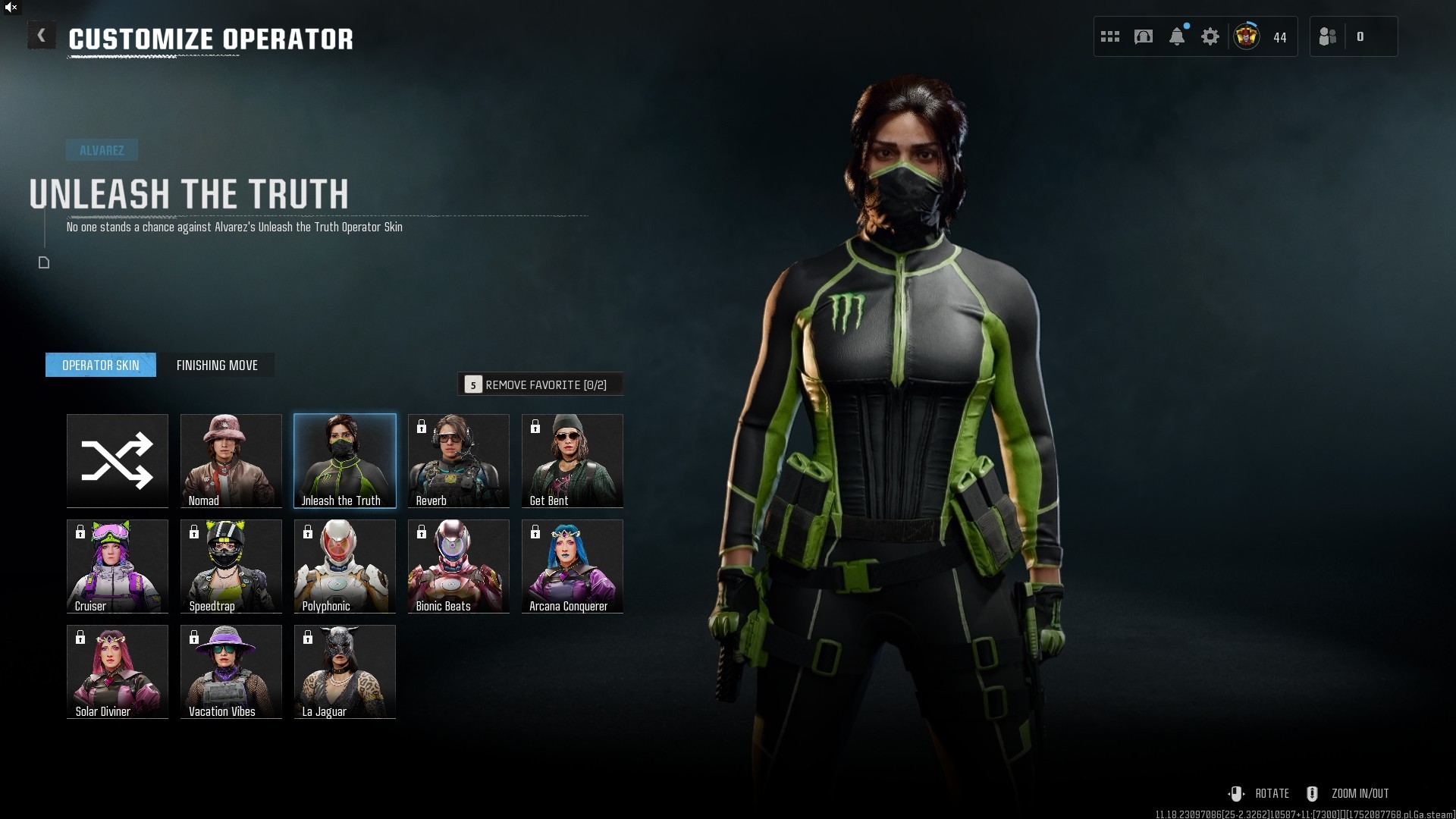Open the notifications bell
The height and width of the screenshot is (819, 1456).
(1177, 36)
